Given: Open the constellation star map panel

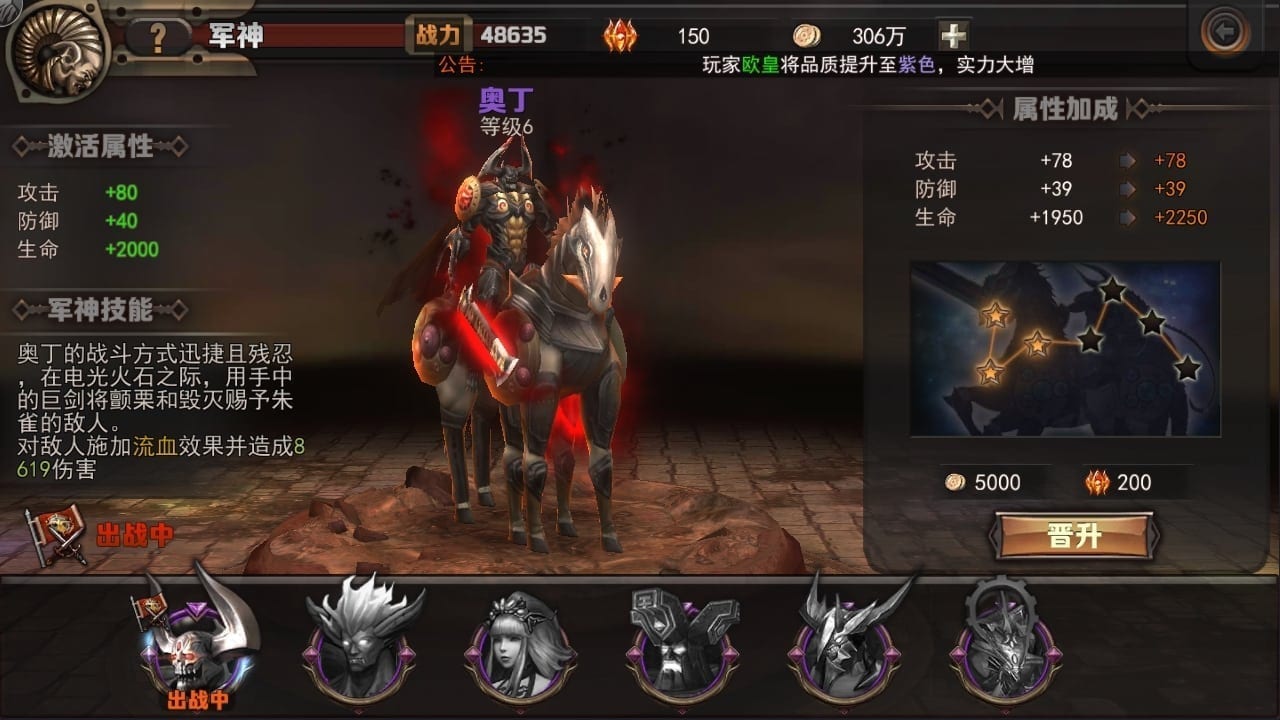Looking at the screenshot, I should (x=1065, y=348).
